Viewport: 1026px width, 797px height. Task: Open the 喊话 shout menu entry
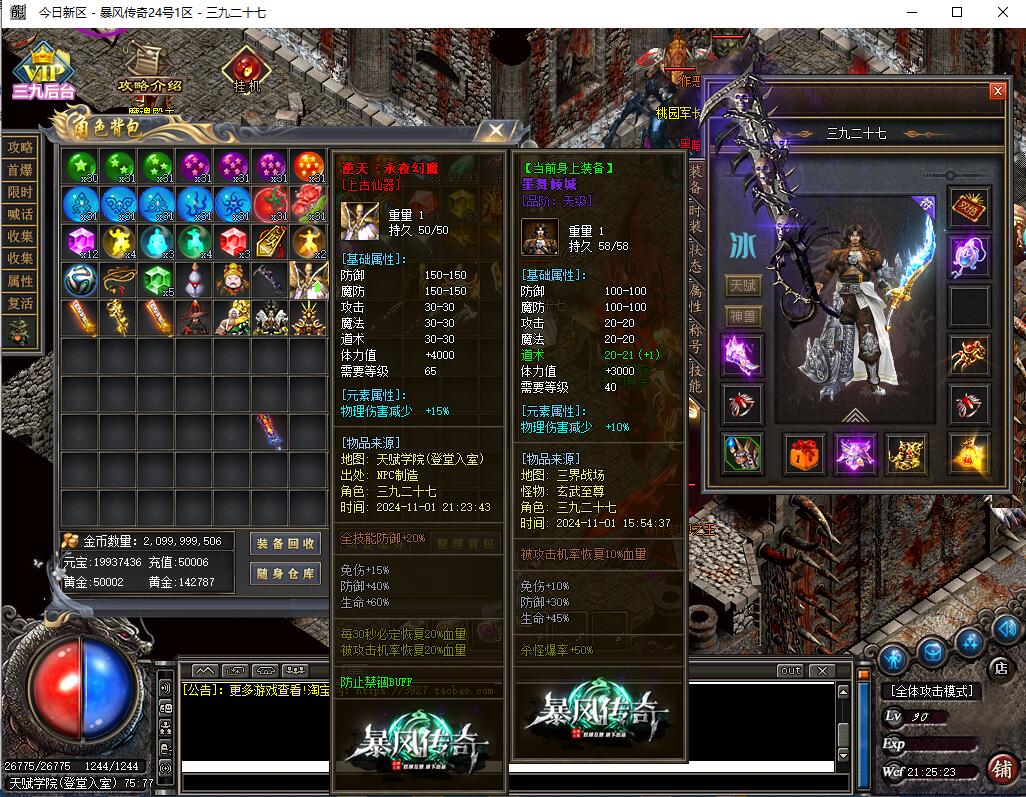tap(20, 214)
